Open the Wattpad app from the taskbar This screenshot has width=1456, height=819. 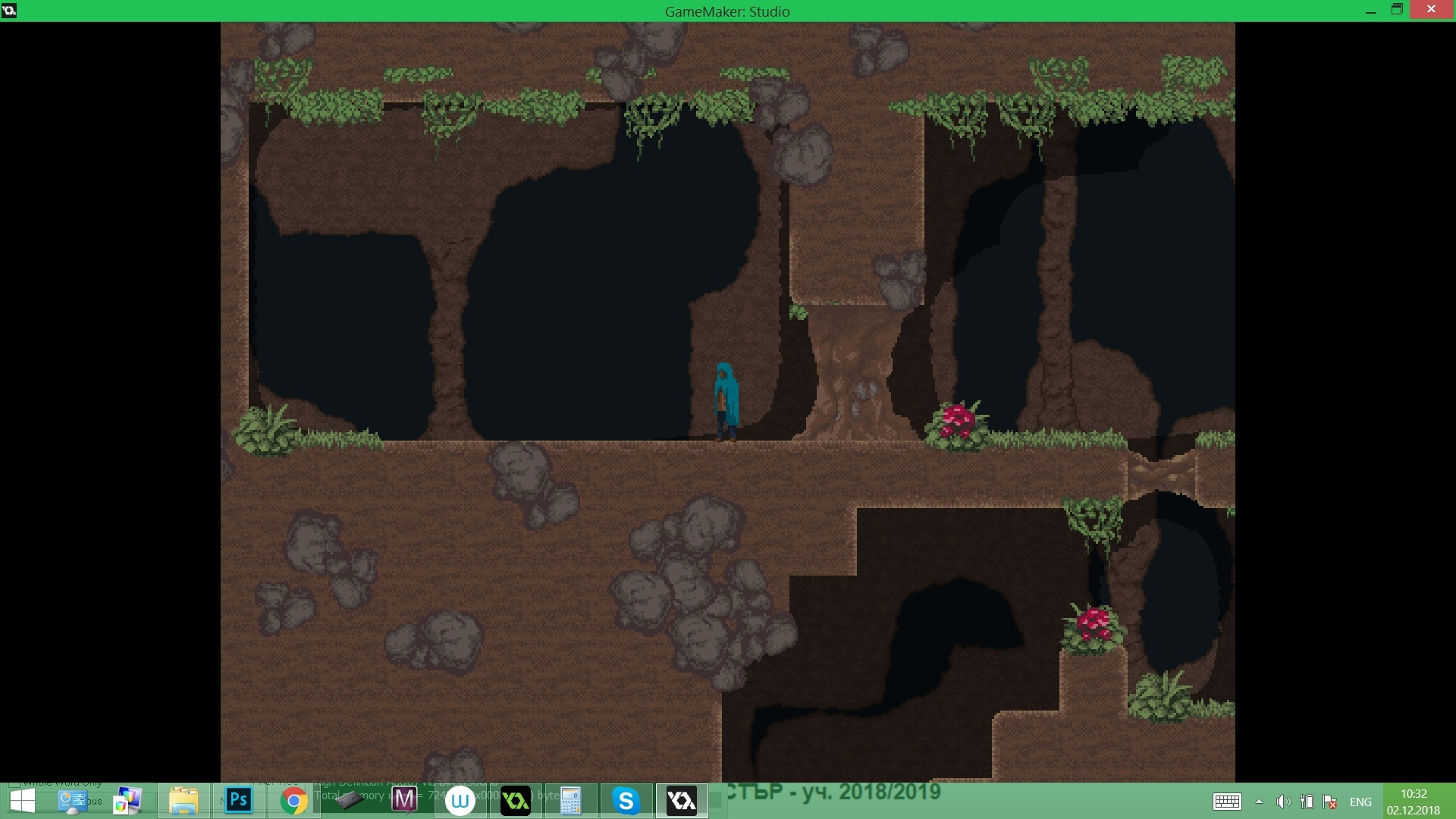point(461,800)
